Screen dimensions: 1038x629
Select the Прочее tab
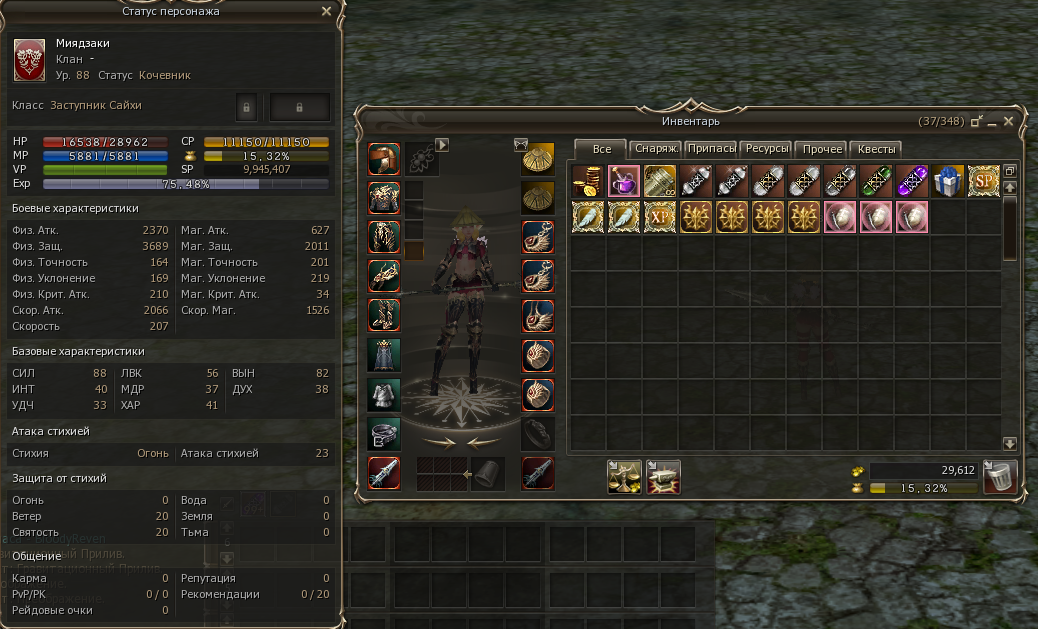pyautogui.click(x=822, y=149)
